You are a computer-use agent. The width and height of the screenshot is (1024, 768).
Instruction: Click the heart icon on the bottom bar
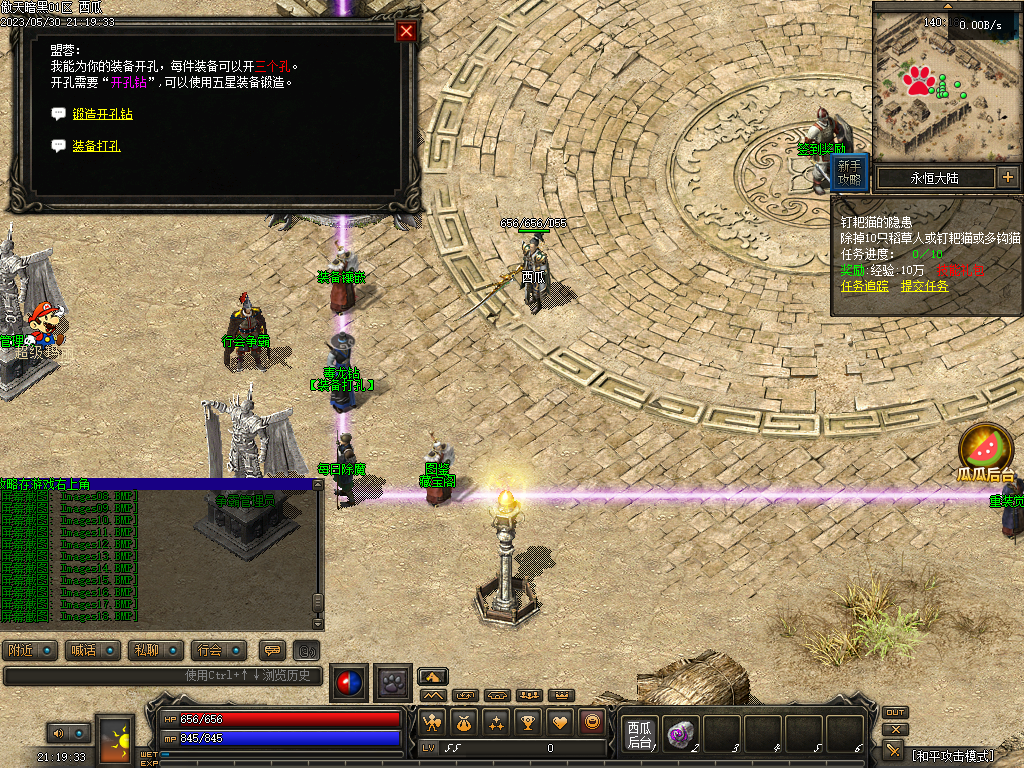click(561, 722)
